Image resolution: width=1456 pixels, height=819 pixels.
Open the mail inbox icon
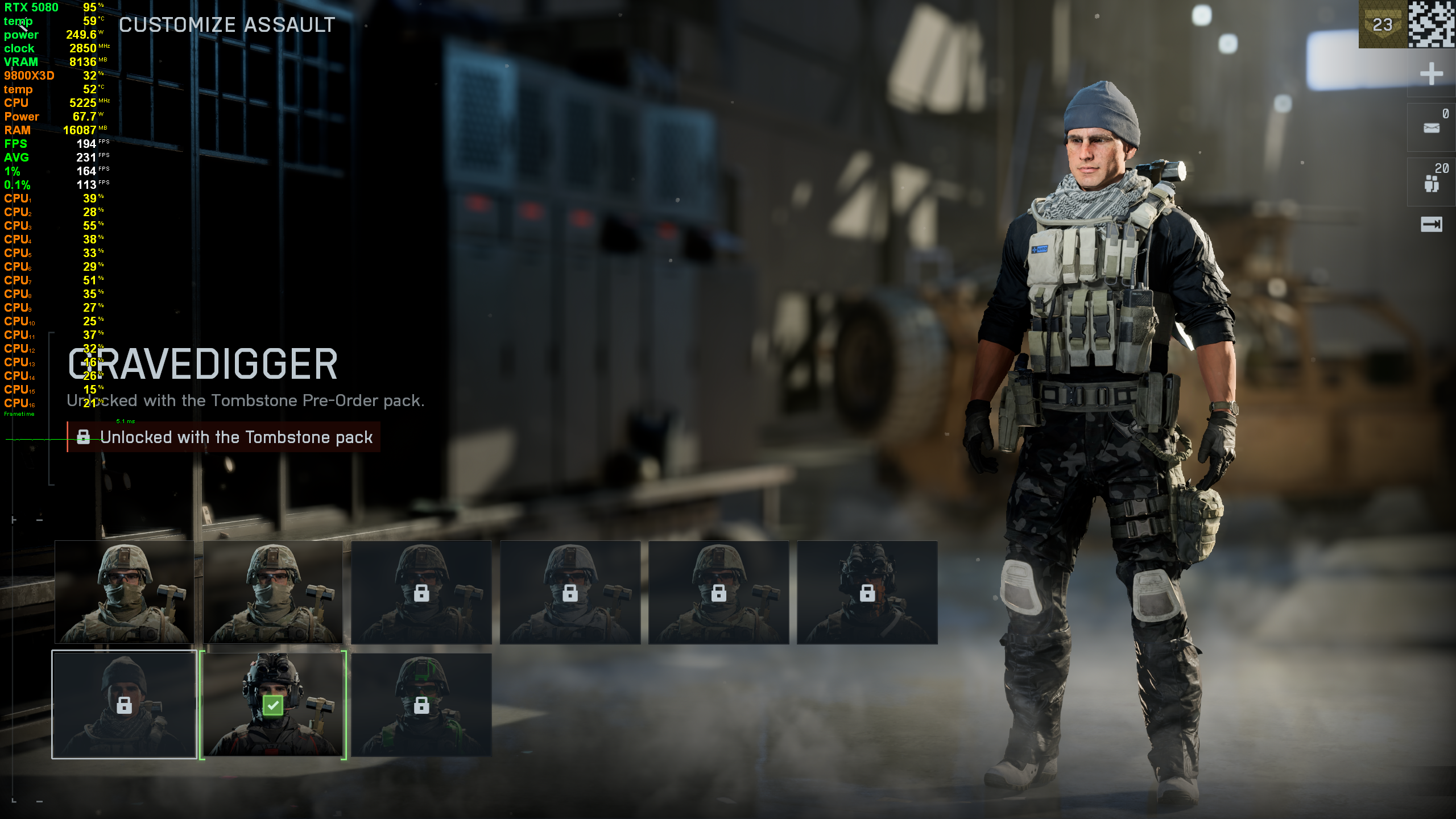pyautogui.click(x=1431, y=128)
